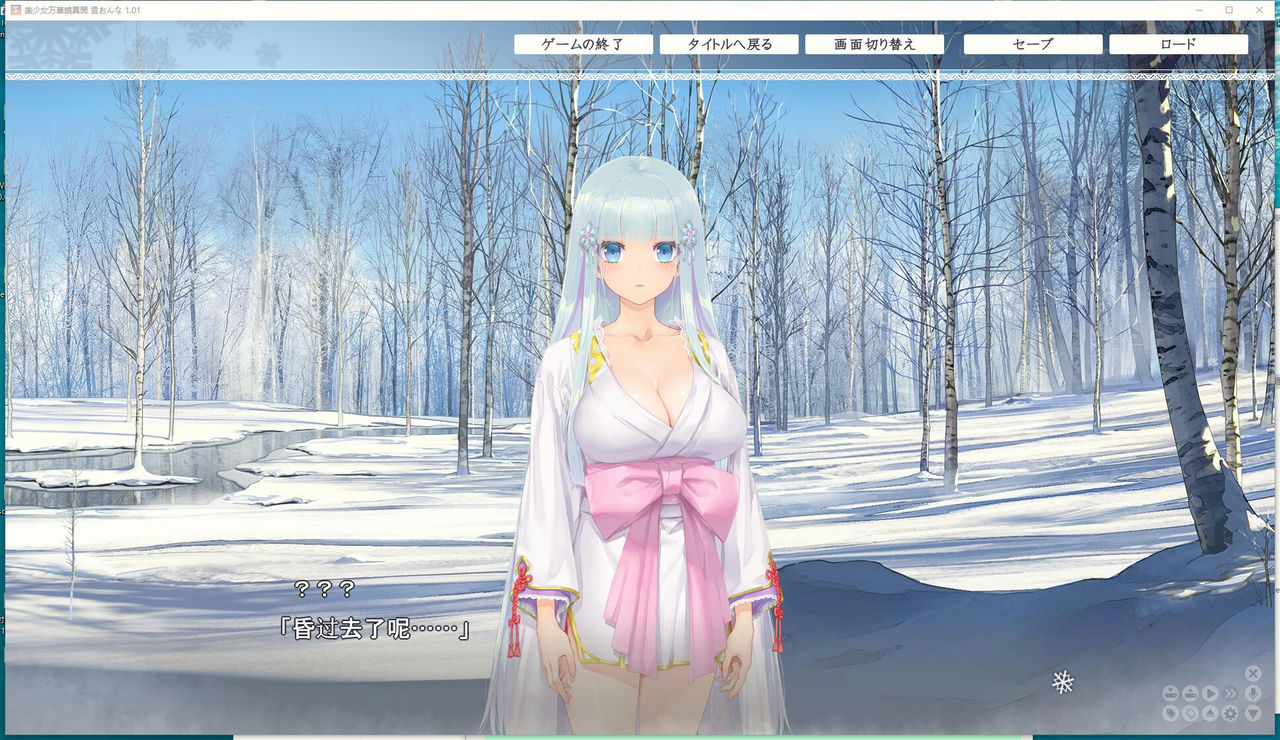This screenshot has width=1280, height=740.
Task: Click the bookmark icon next to the pen icon
Action: [1190, 713]
